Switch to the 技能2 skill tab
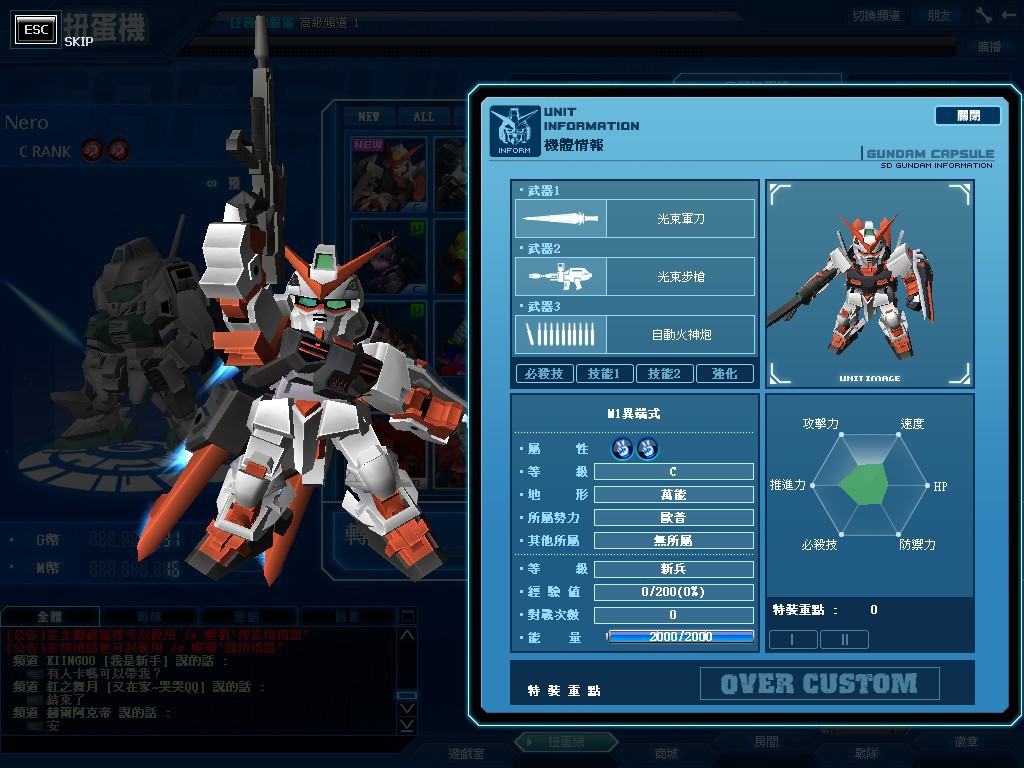This screenshot has width=1024, height=768. 664,374
